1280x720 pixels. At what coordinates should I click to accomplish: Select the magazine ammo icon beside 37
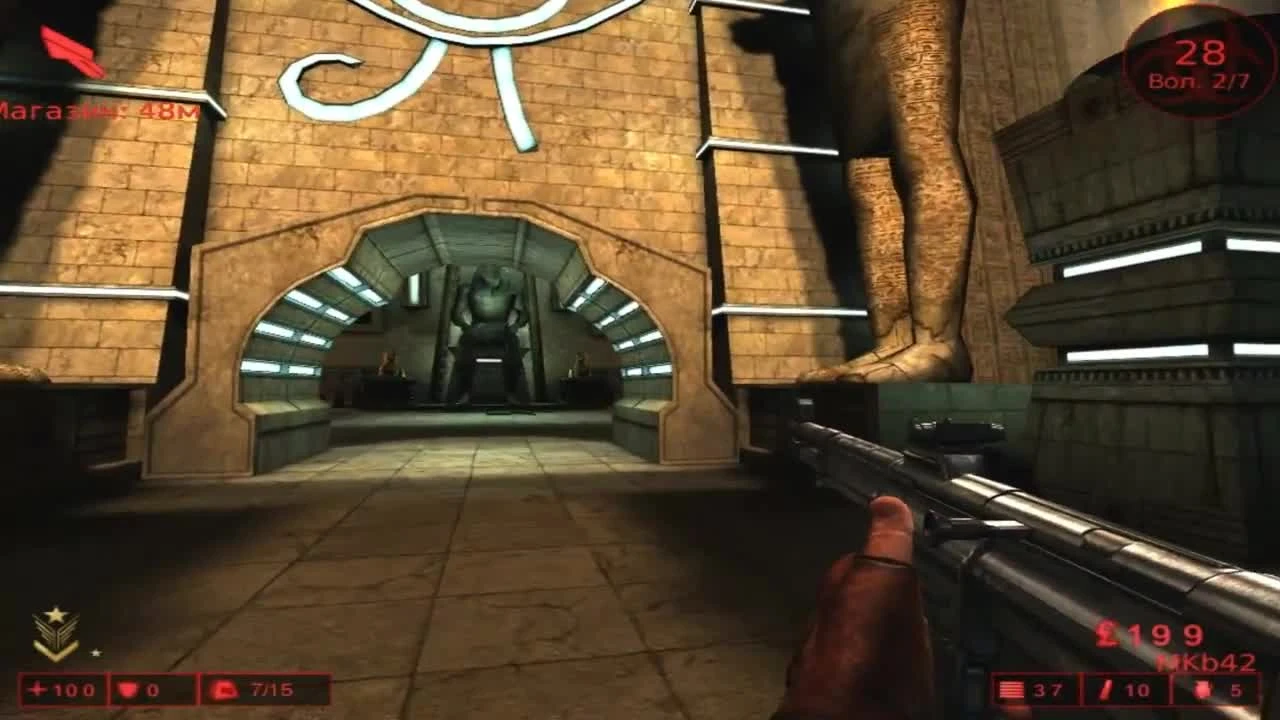click(1011, 689)
